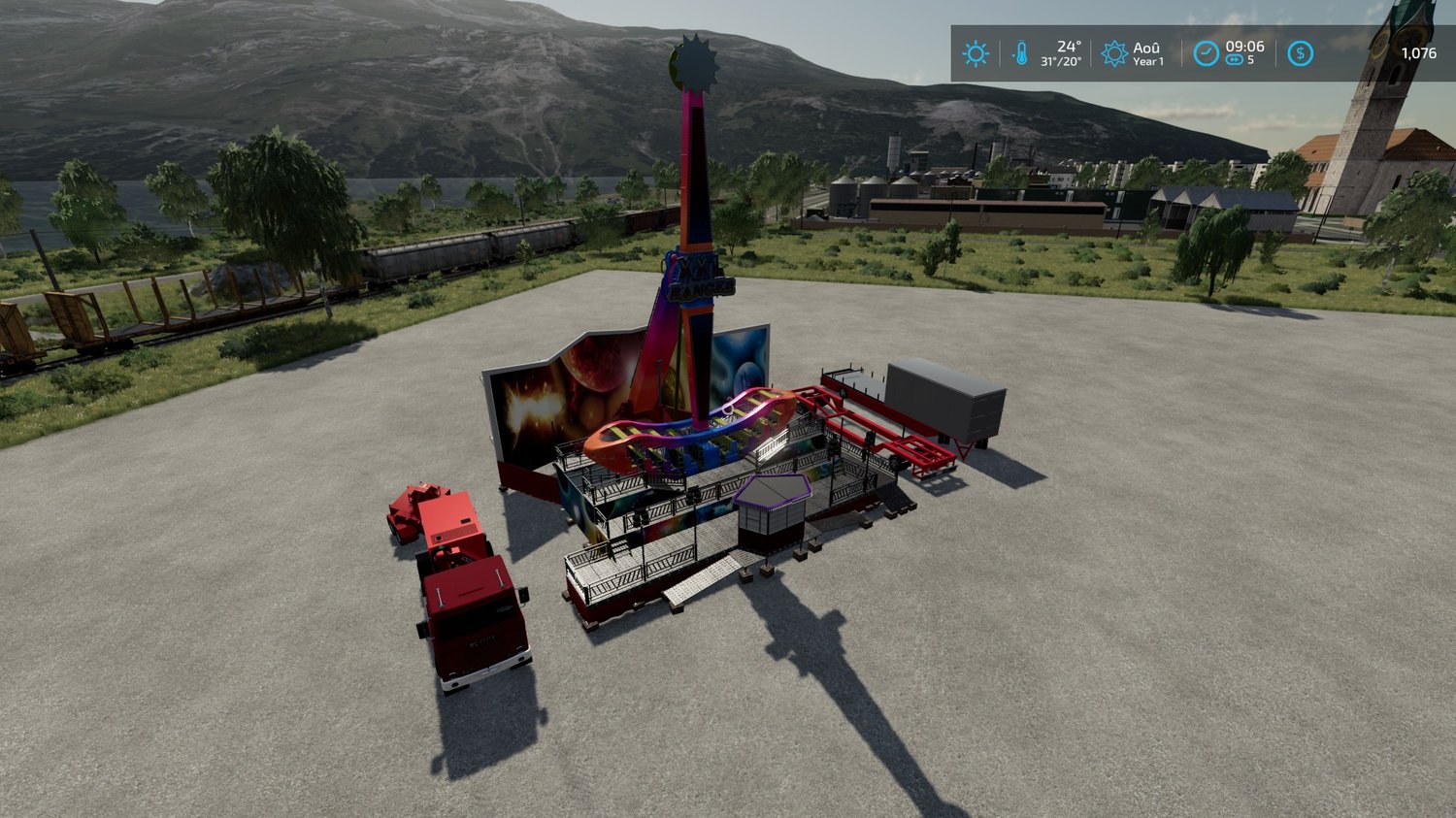This screenshot has width=1456, height=818.
Task: Click the game clock icon
Action: tap(1206, 53)
